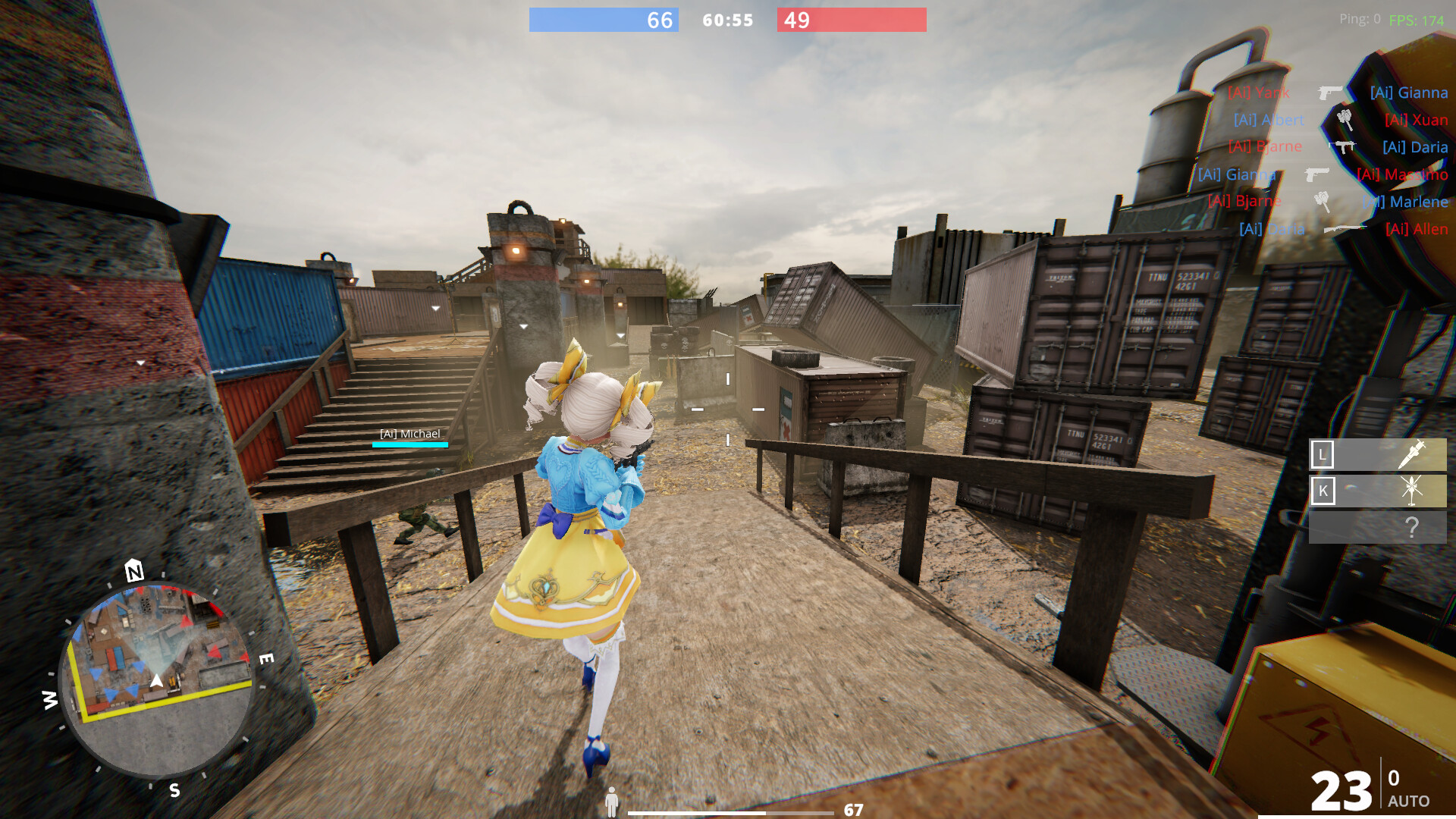Select the red team score tab showing 49
The image size is (1456, 819).
[796, 20]
